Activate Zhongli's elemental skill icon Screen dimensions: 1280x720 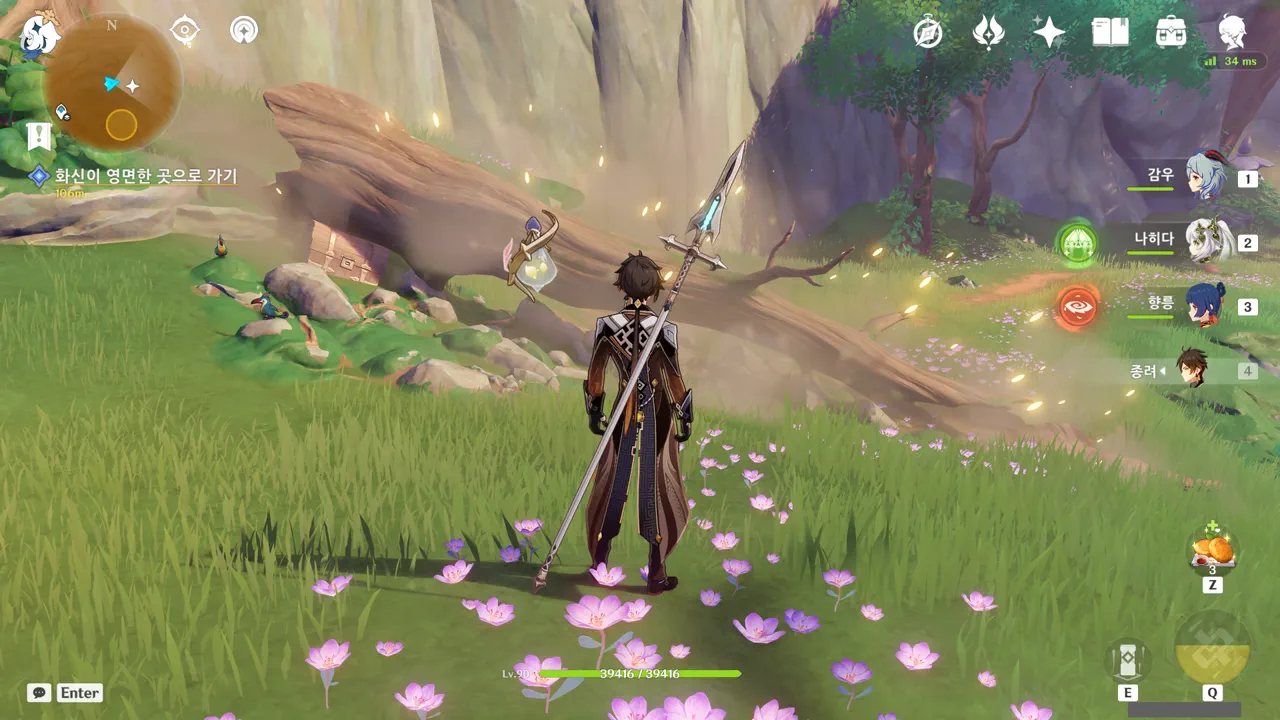tap(1128, 659)
